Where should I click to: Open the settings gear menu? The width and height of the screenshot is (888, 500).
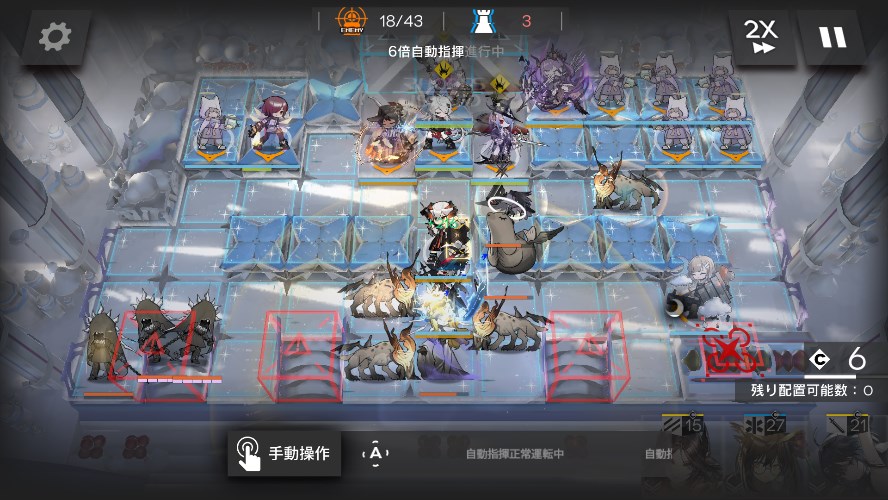click(55, 38)
